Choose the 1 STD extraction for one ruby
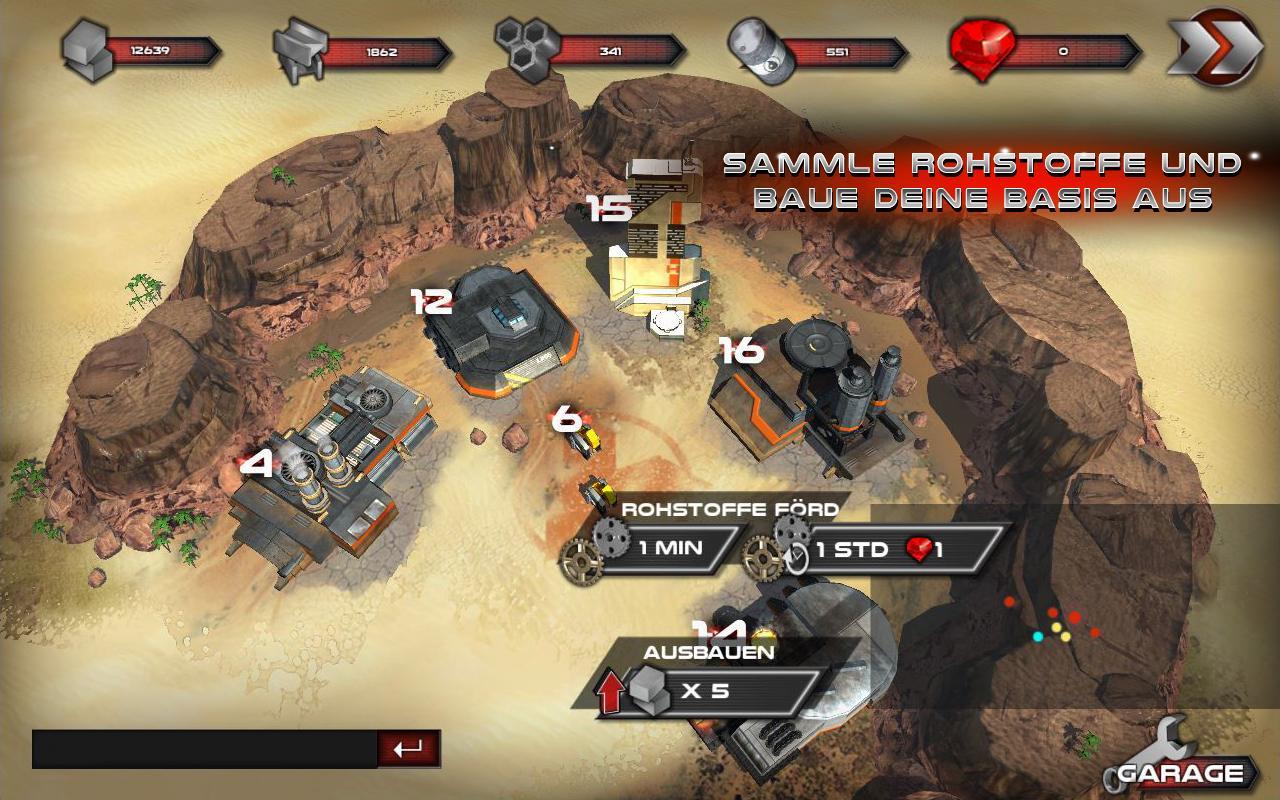This screenshot has width=1280, height=800. 878,549
